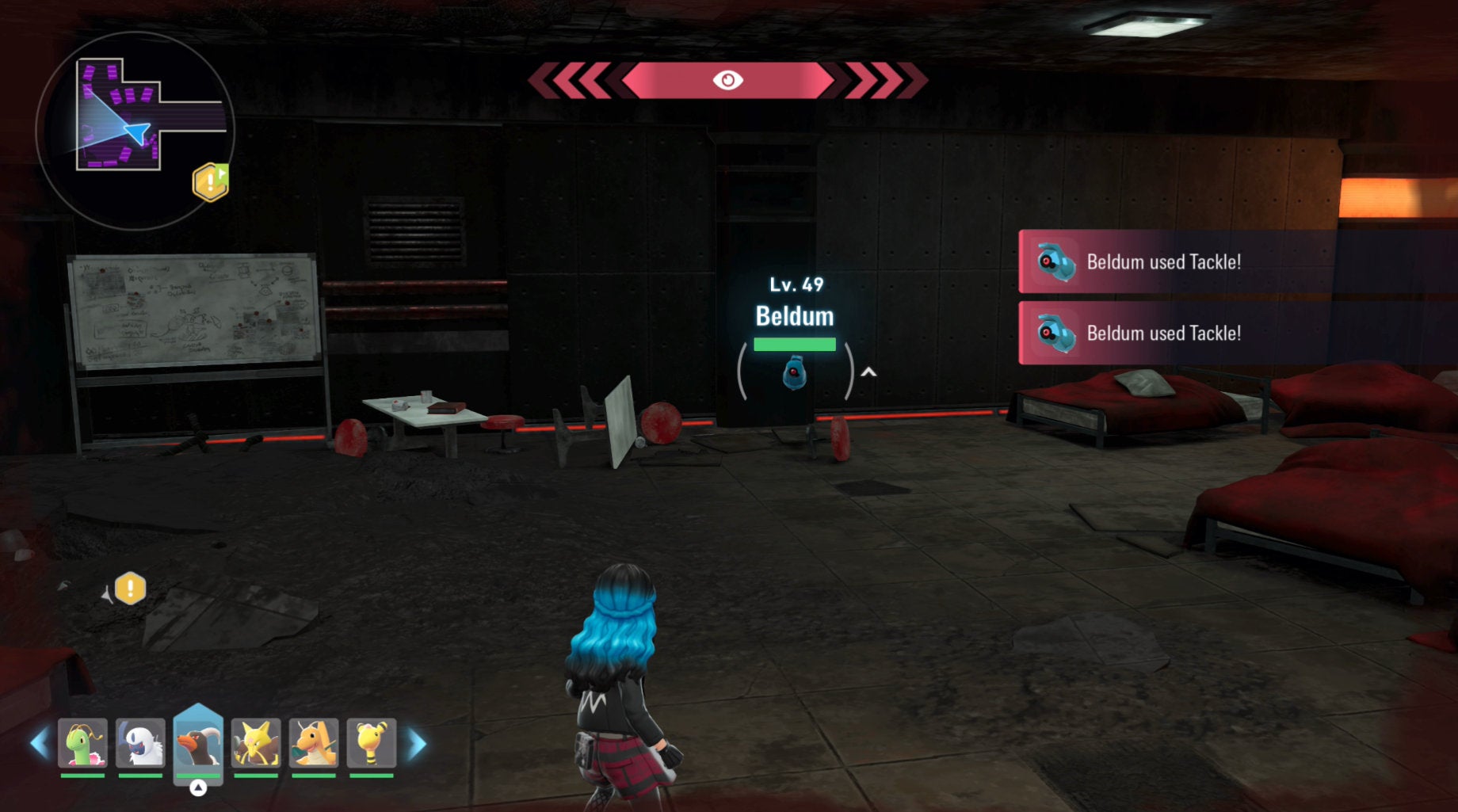Screen dimensions: 1458x812
Task: Select the yellow quest marker on the minimap
Action: (x=210, y=182)
